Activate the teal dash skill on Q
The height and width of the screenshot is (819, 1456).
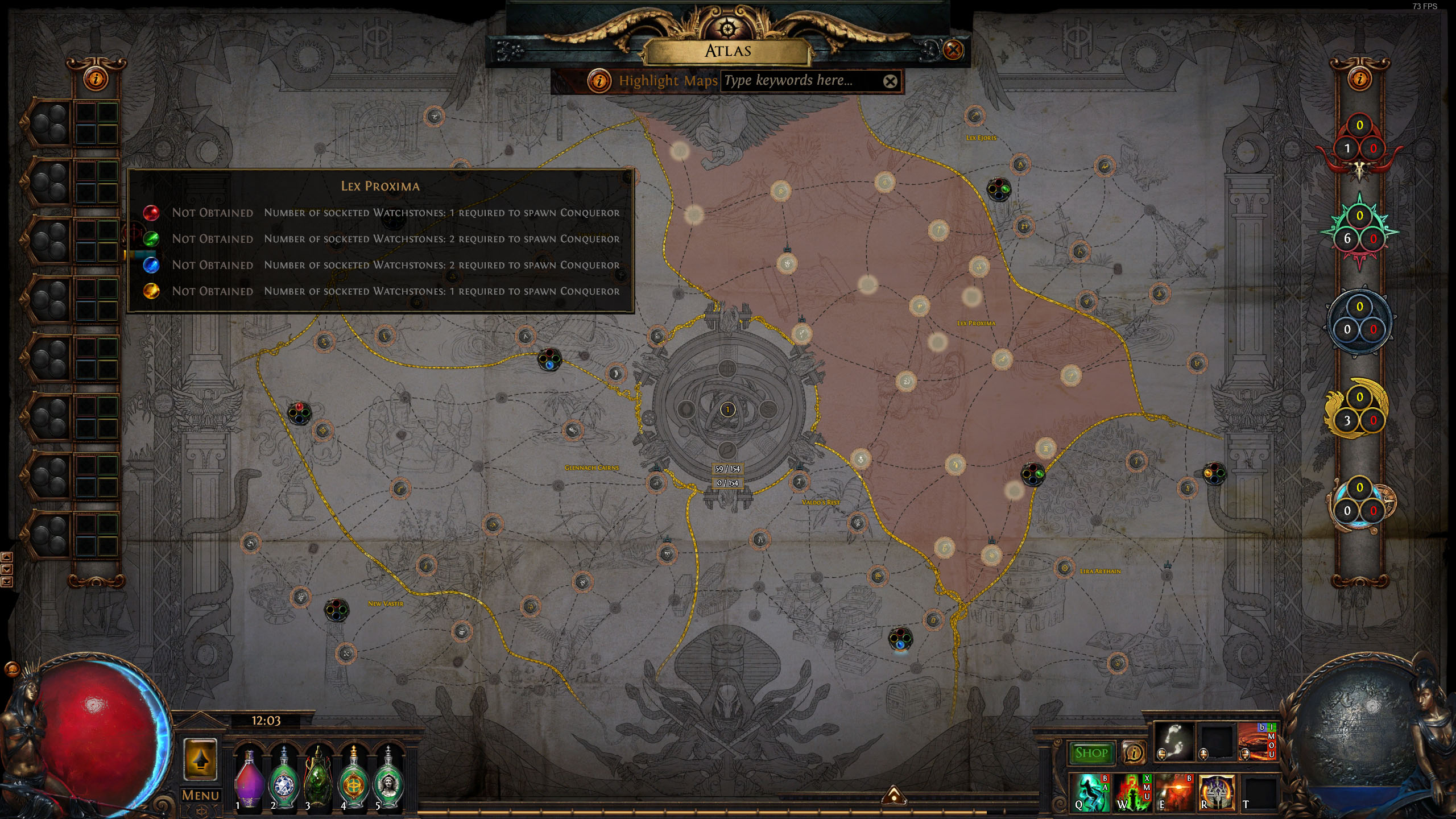1091,792
